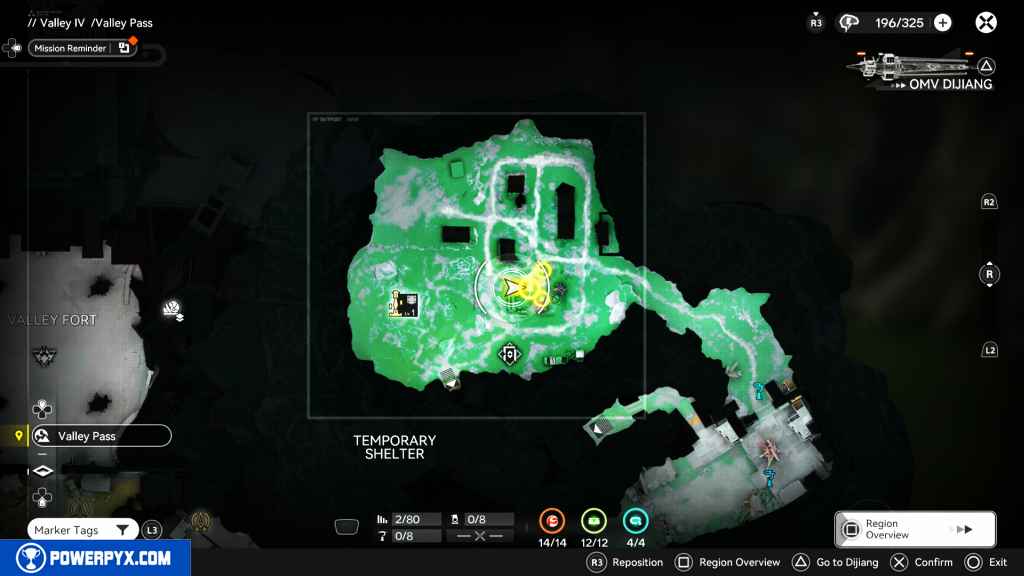Open the Mission Reminder panel
This screenshot has height=576, width=1024.
(82, 47)
